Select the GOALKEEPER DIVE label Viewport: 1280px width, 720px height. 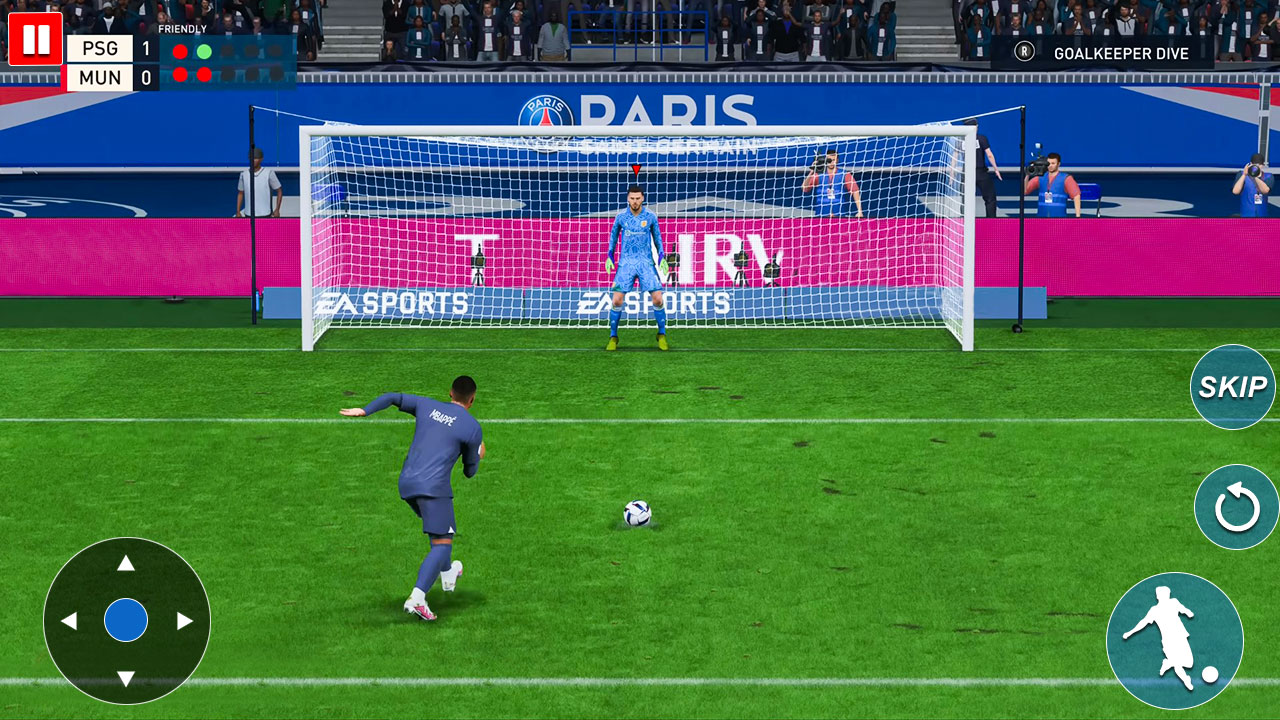tap(1120, 54)
